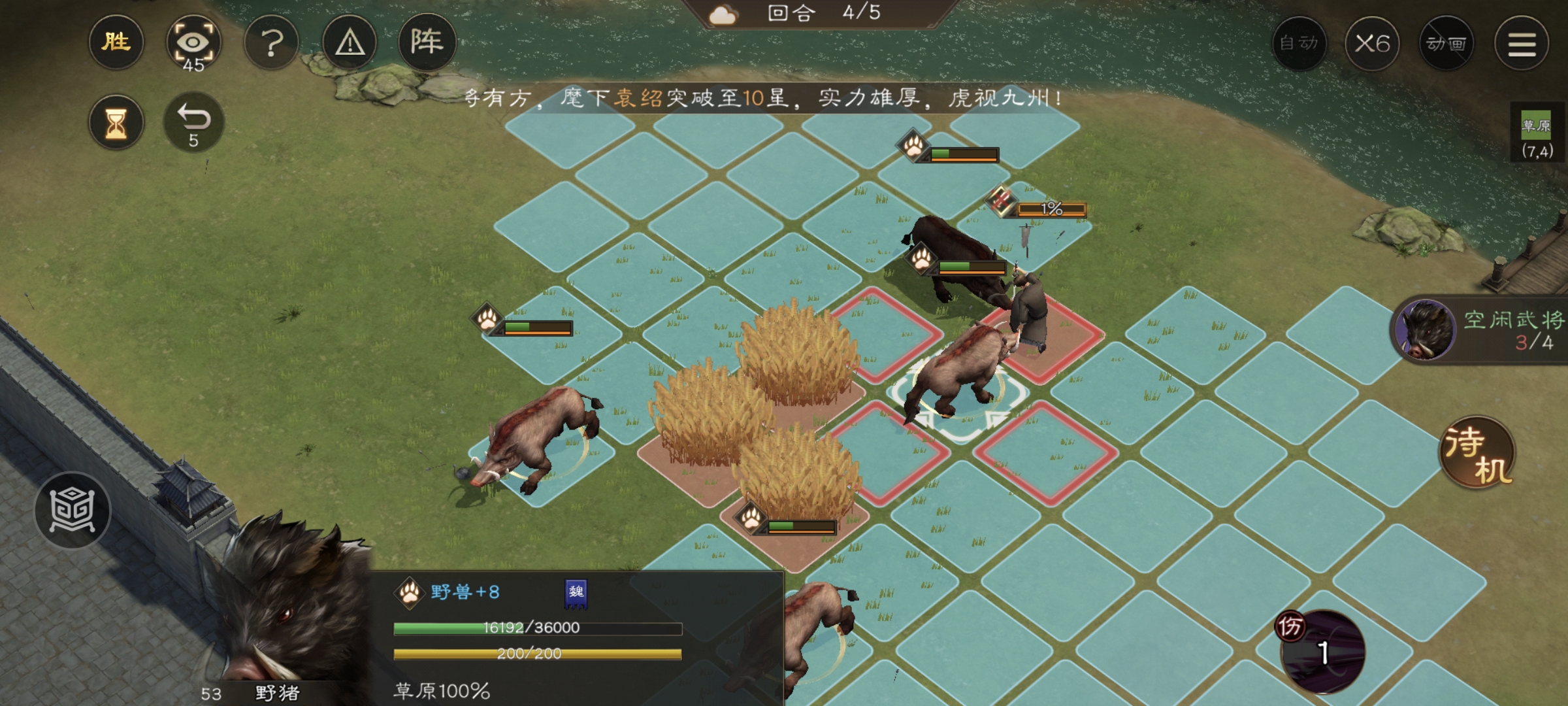Viewport: 1568px width, 706px height.
Task: Toggle 自动 auto battle
Action: (1299, 43)
